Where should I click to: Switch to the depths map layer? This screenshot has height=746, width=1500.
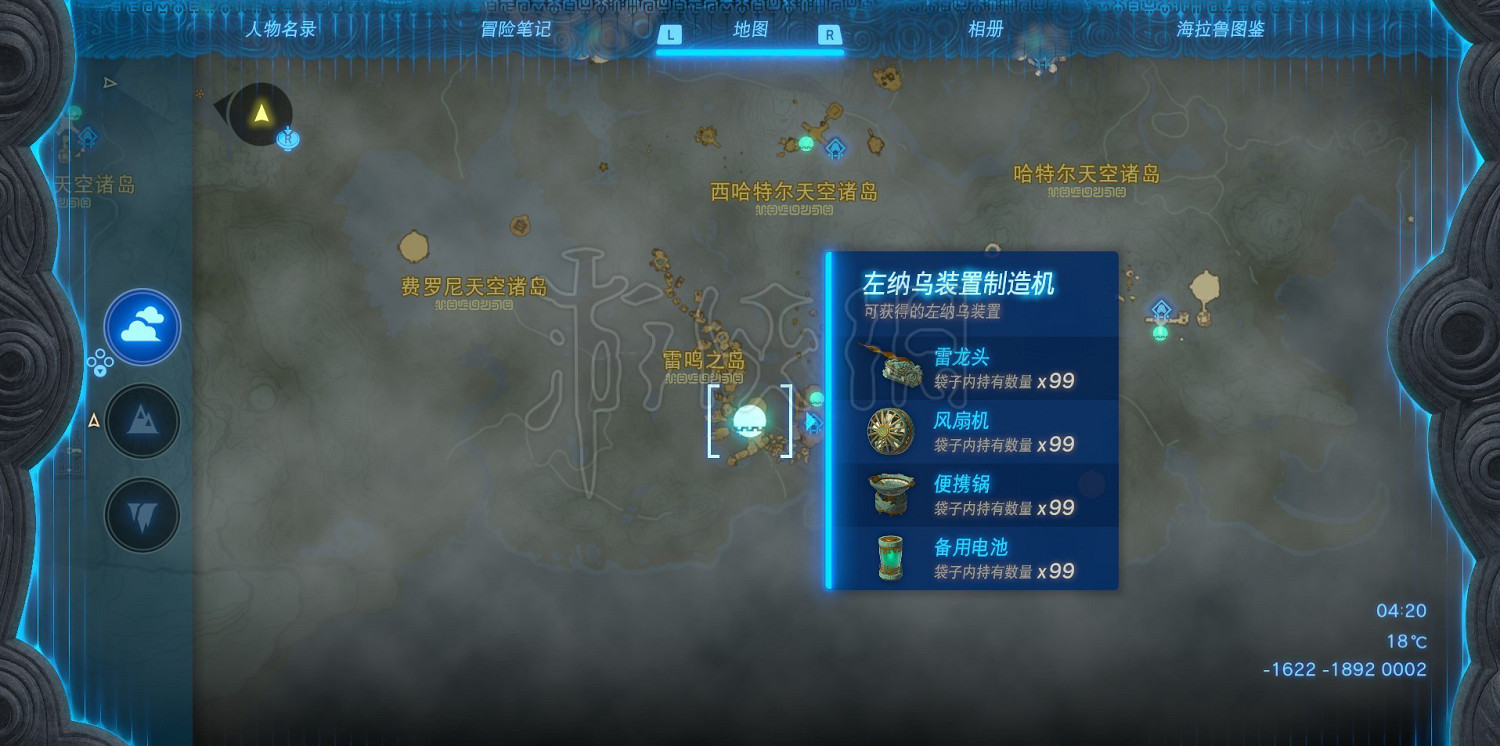142,515
